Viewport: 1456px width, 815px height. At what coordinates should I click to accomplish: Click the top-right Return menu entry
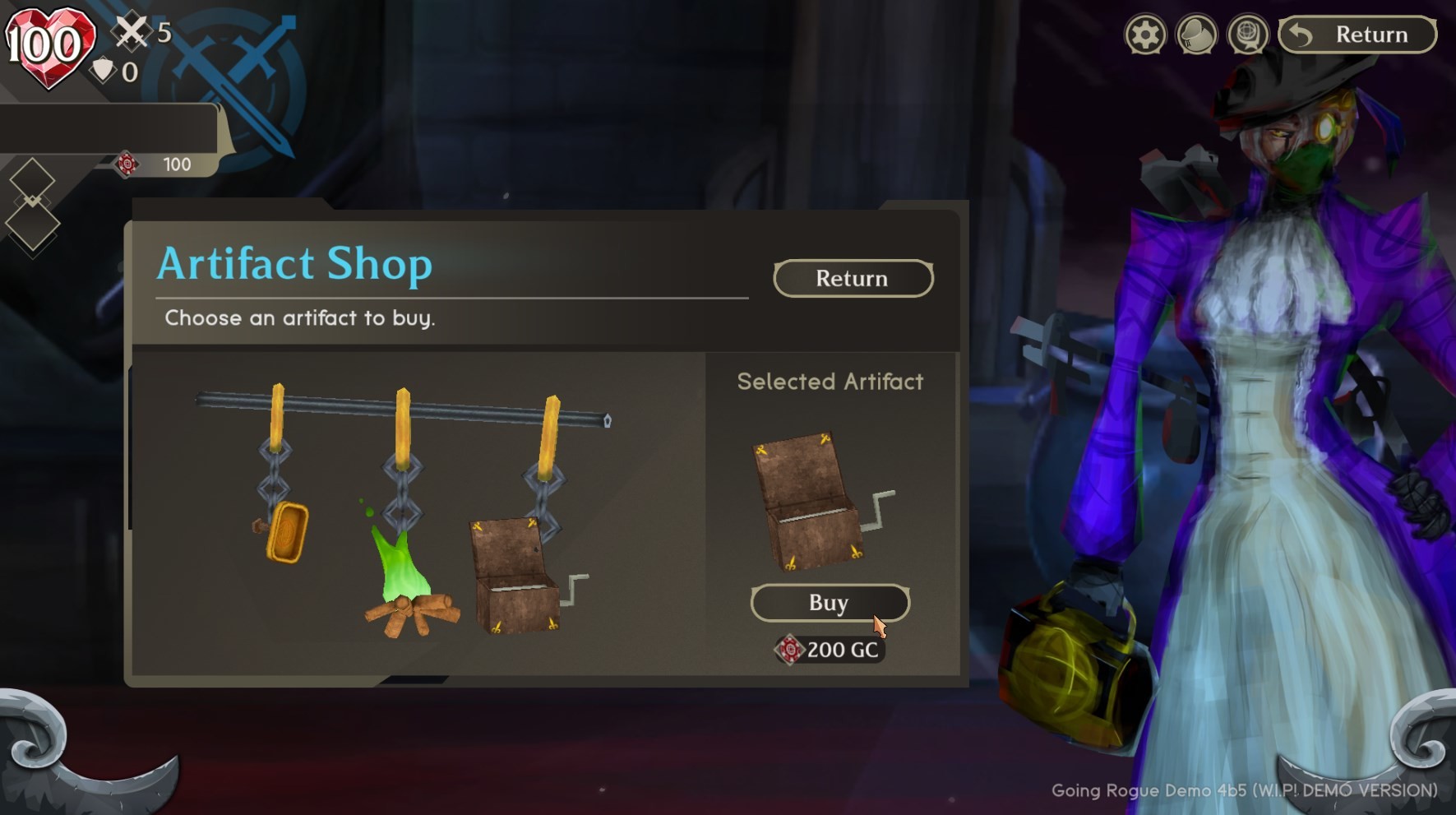pos(1357,34)
